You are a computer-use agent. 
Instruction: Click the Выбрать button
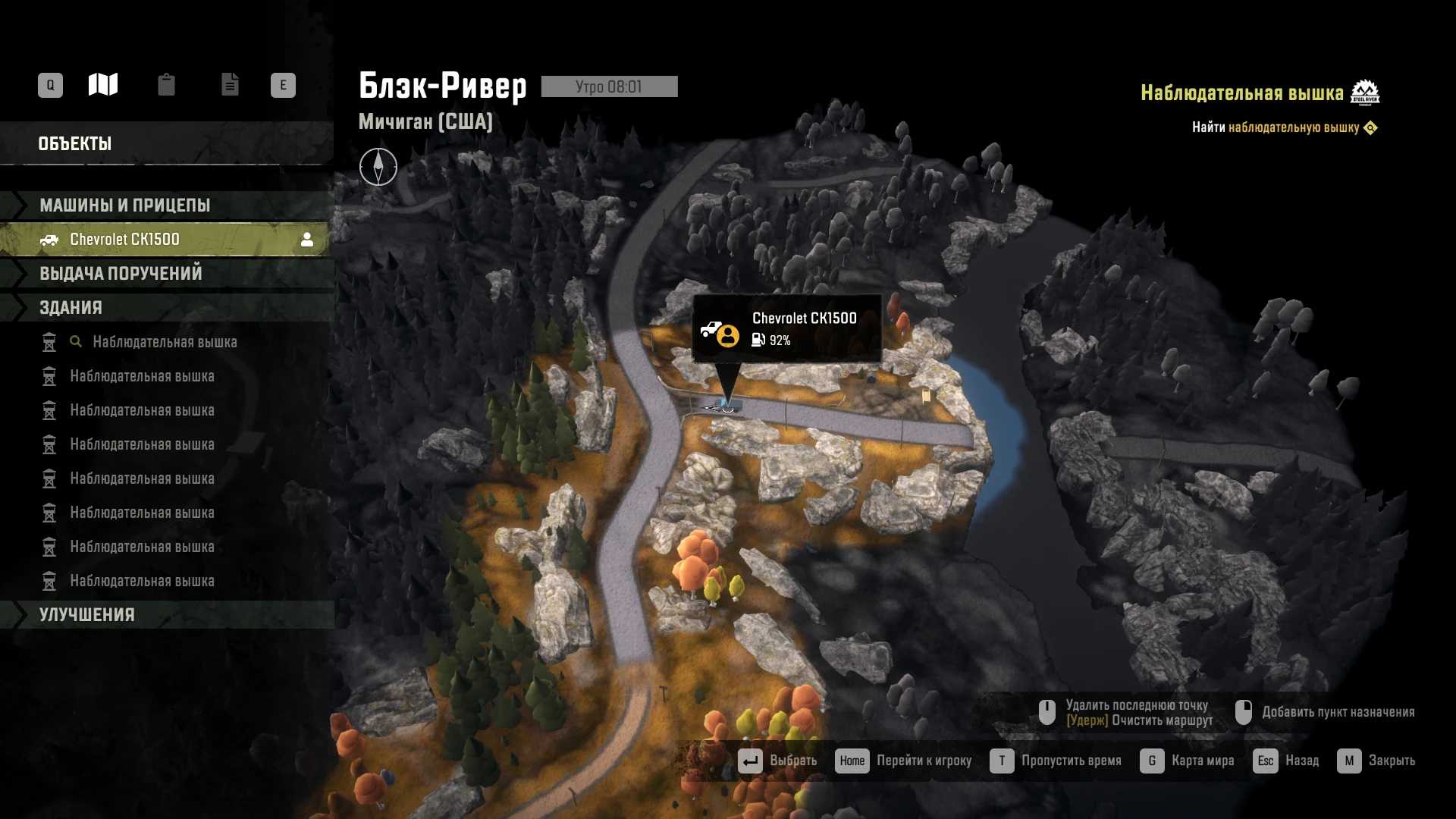coord(777,761)
